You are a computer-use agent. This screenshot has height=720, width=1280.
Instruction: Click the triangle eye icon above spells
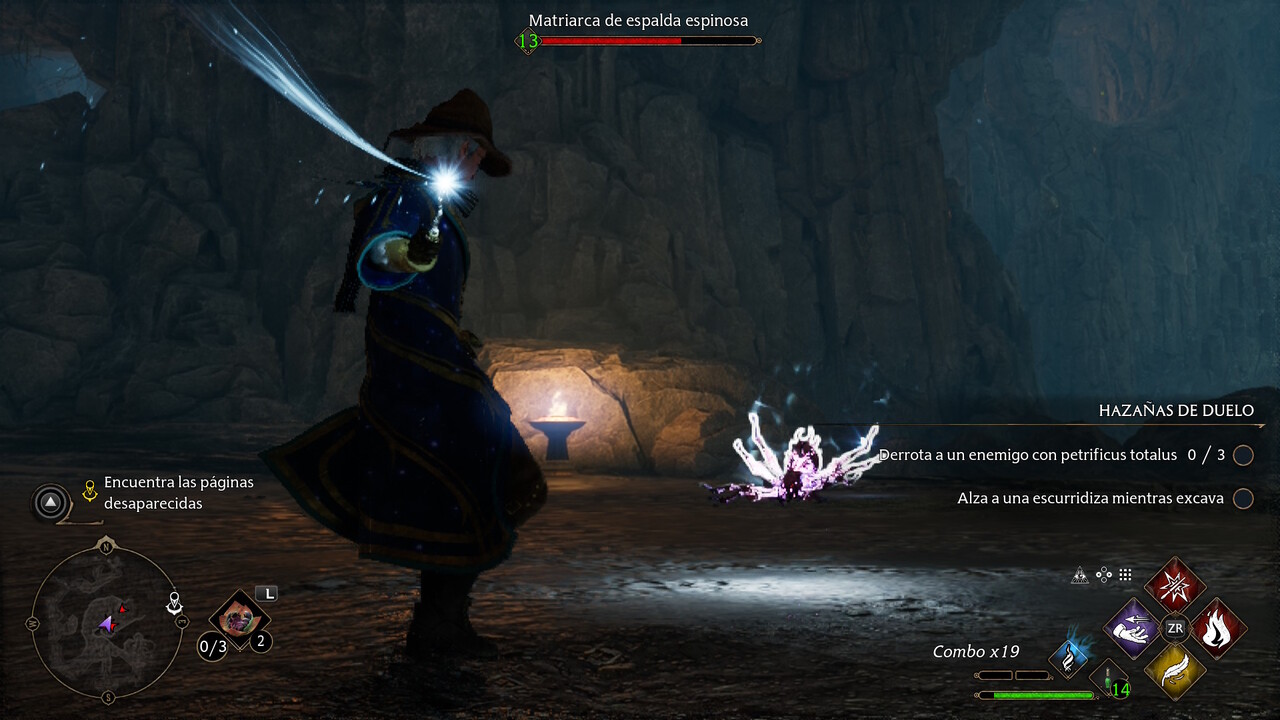tap(1080, 575)
